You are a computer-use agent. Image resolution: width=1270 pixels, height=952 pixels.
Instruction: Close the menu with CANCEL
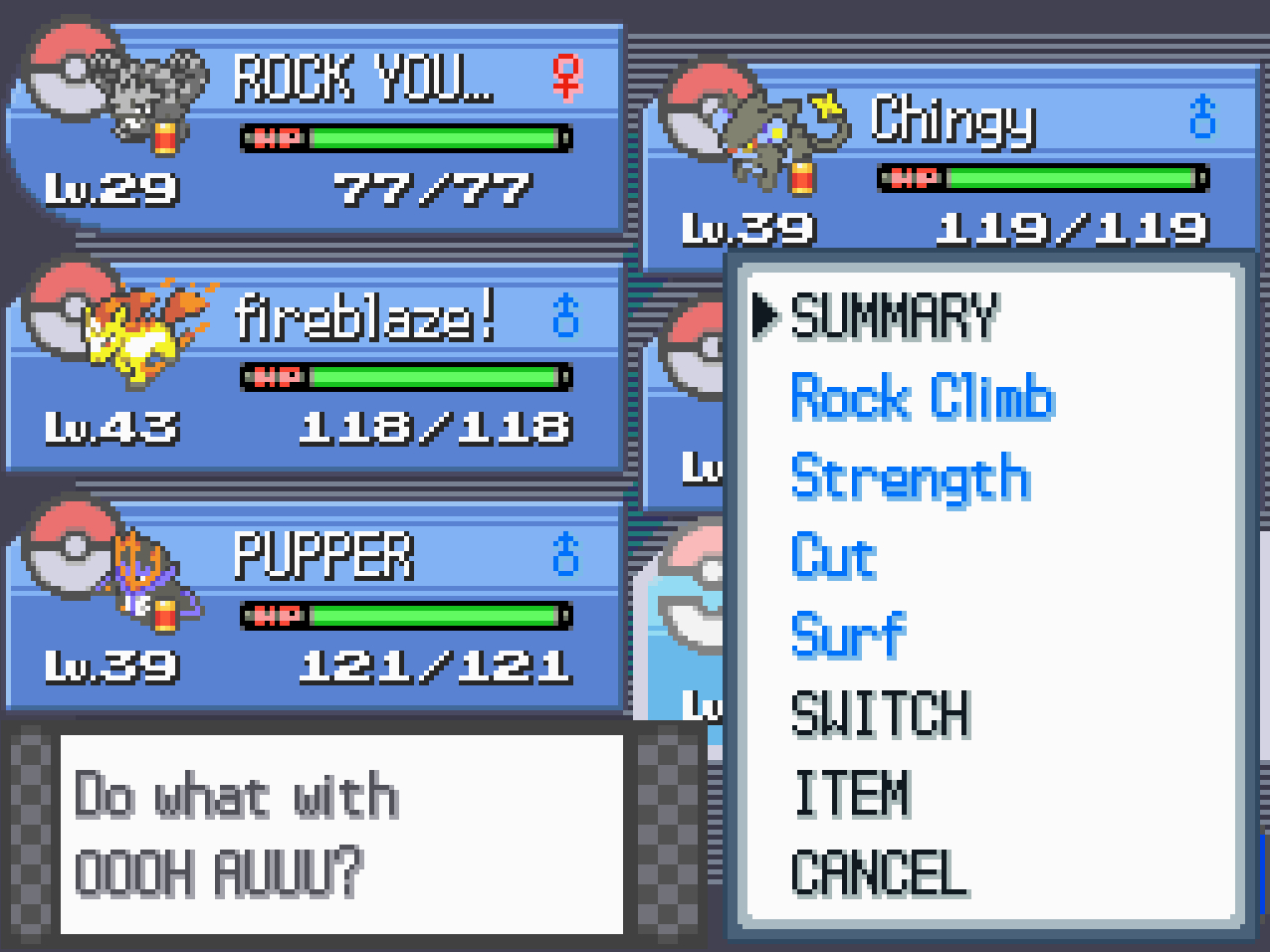coord(879,873)
